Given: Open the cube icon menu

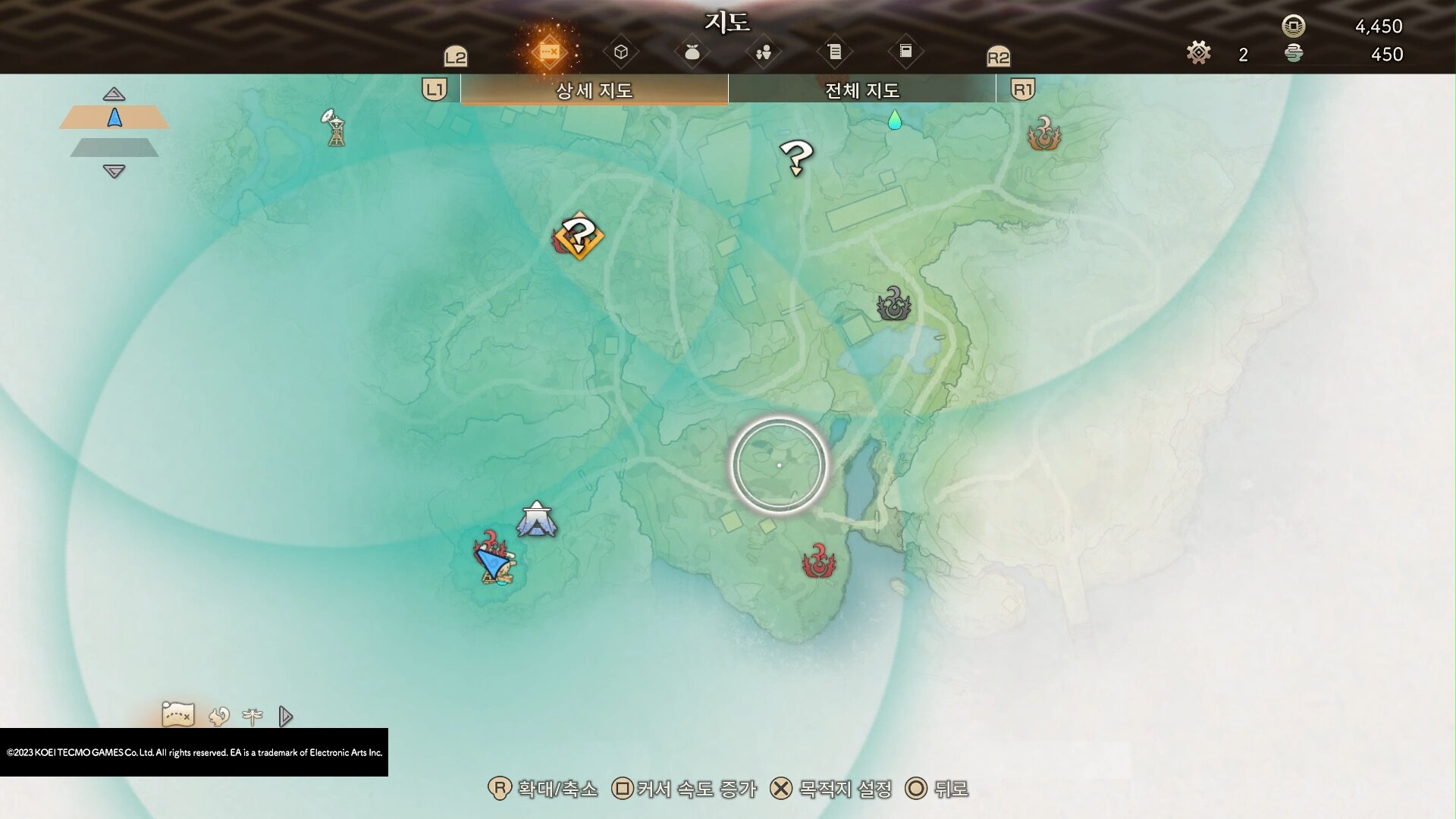Looking at the screenshot, I should pos(621,52).
